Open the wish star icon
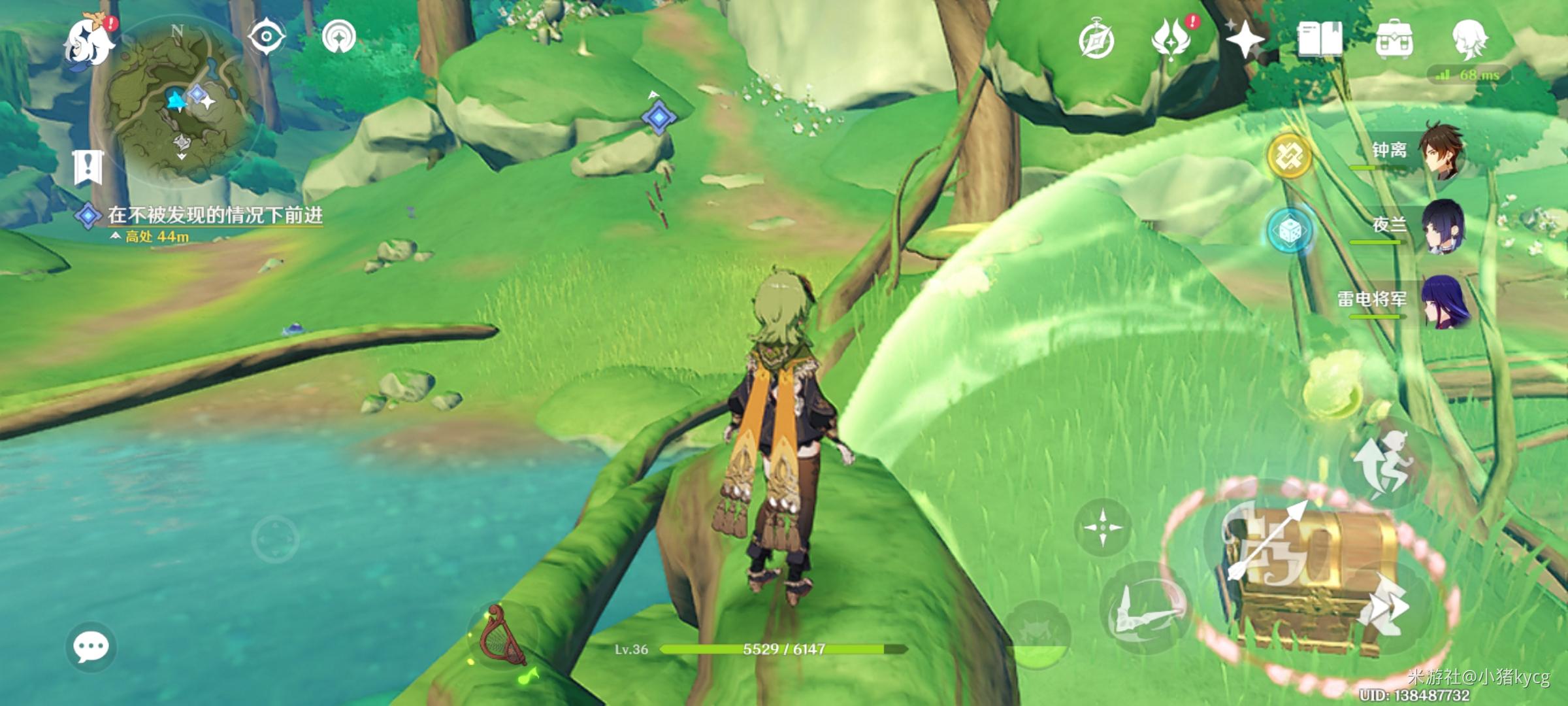 click(1245, 39)
